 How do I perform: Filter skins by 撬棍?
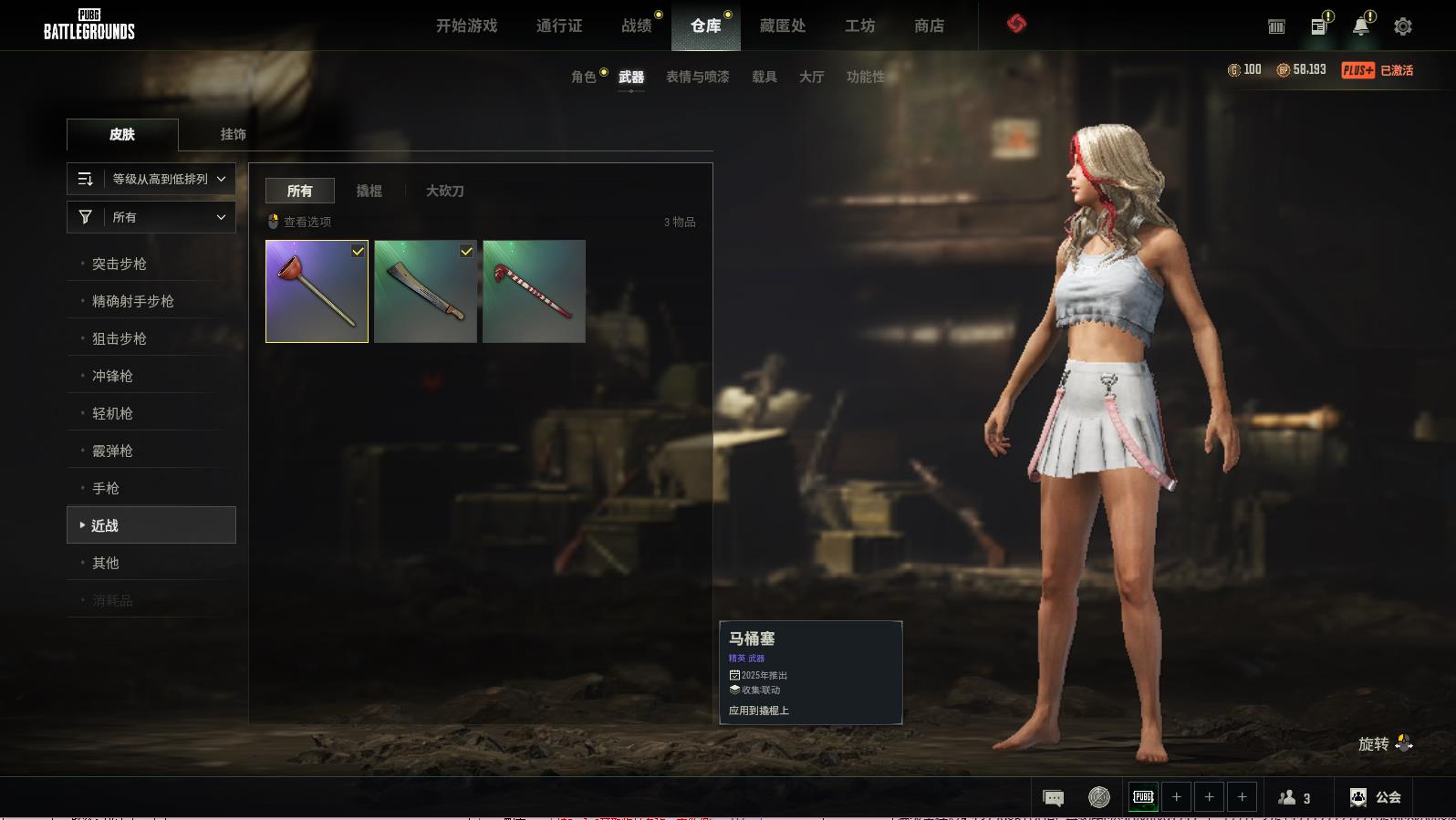tap(369, 191)
